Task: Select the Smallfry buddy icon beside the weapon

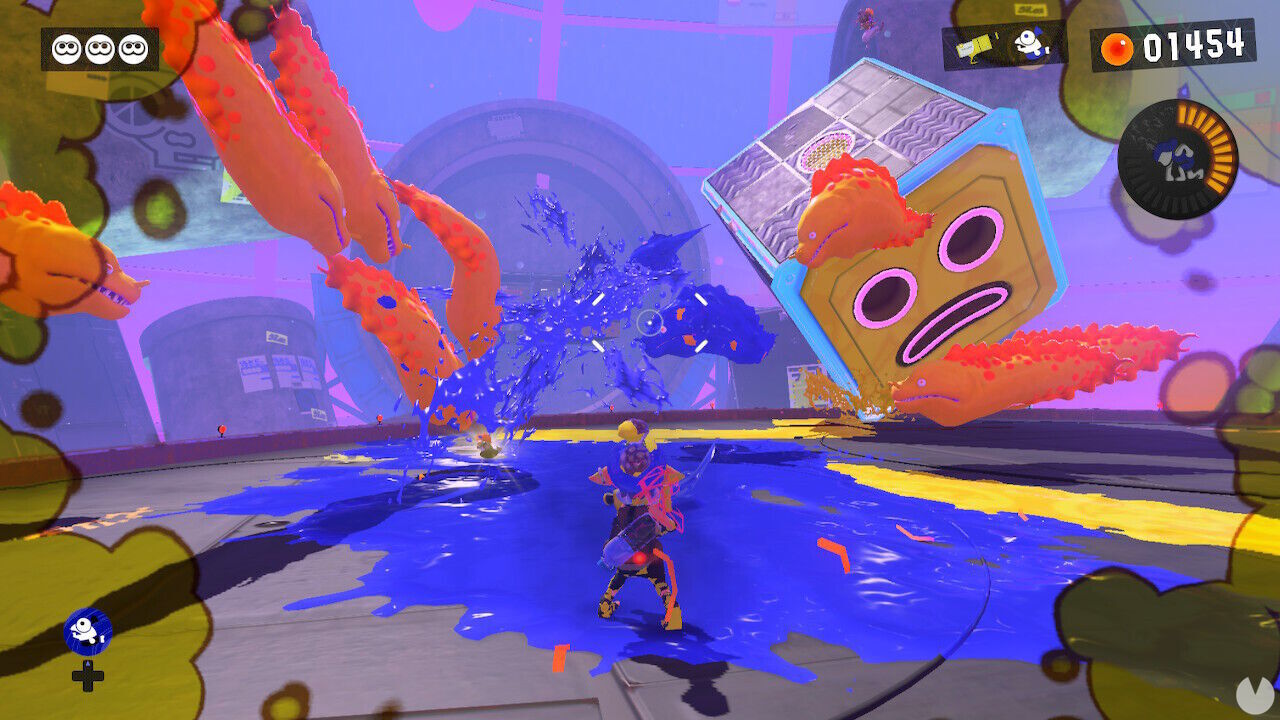Action: tap(1032, 45)
